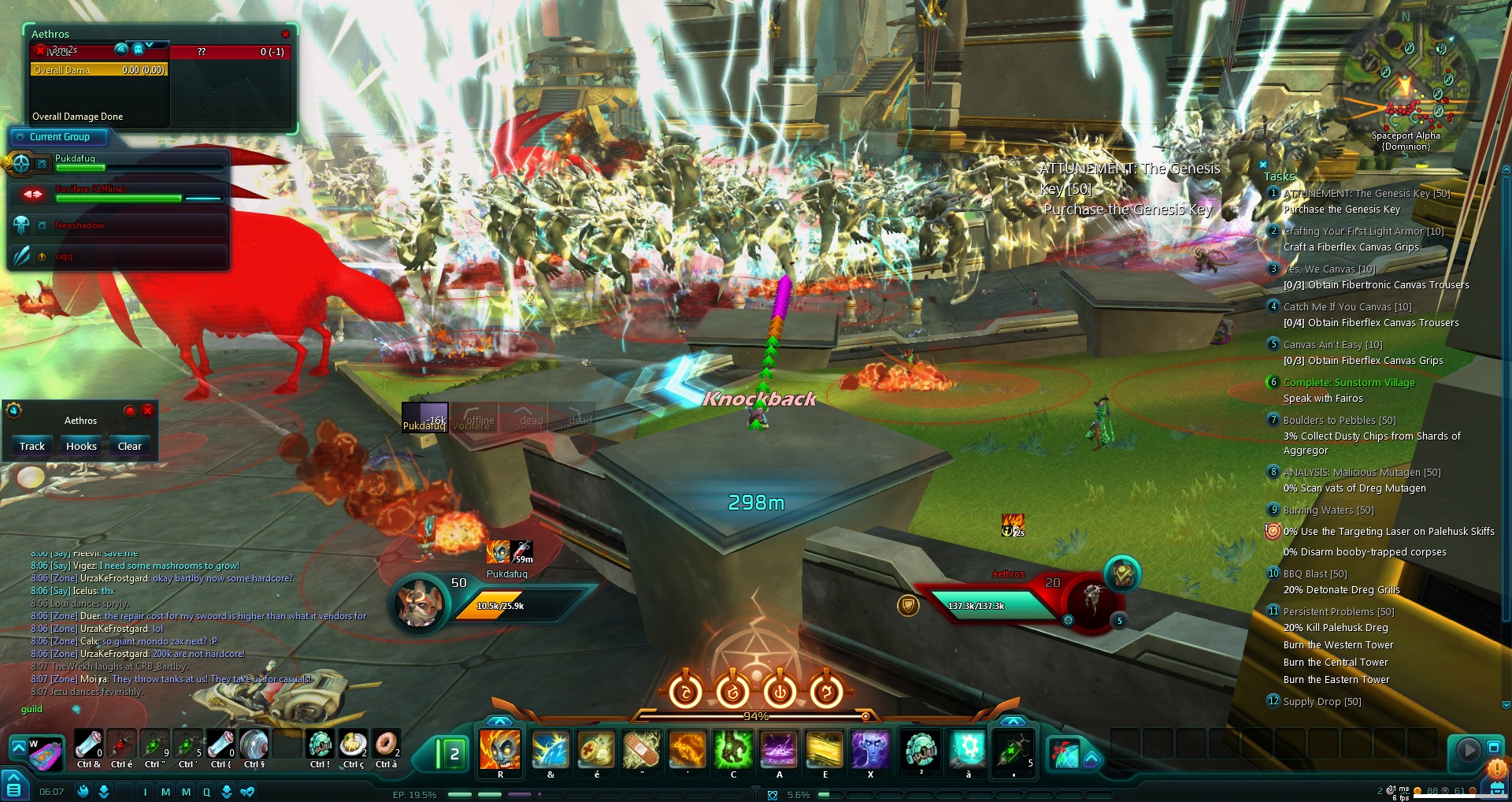Click the orange exclamation alert icon

pos(1496,768)
